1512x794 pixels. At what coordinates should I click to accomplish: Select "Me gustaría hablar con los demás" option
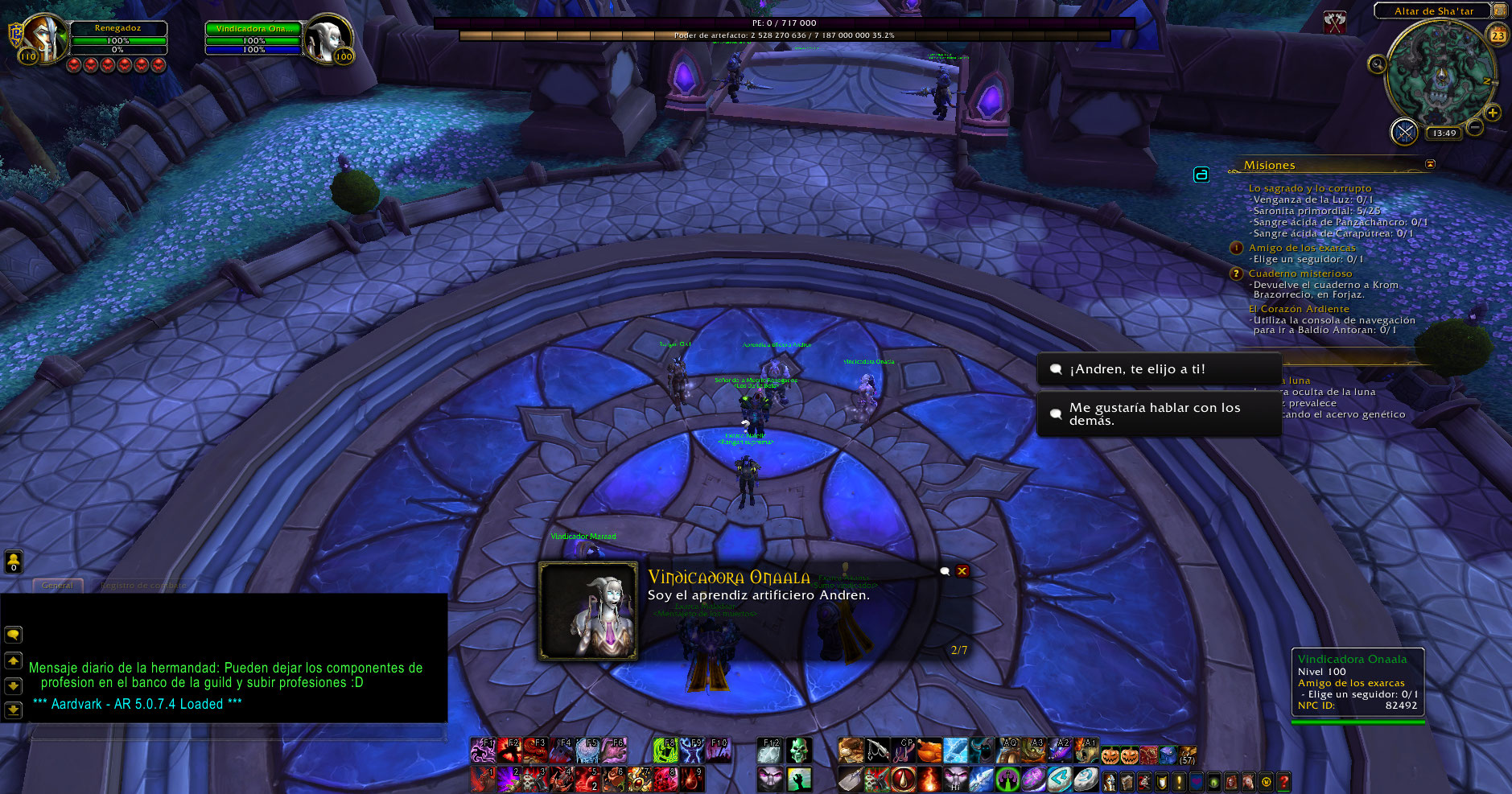coord(1157,414)
